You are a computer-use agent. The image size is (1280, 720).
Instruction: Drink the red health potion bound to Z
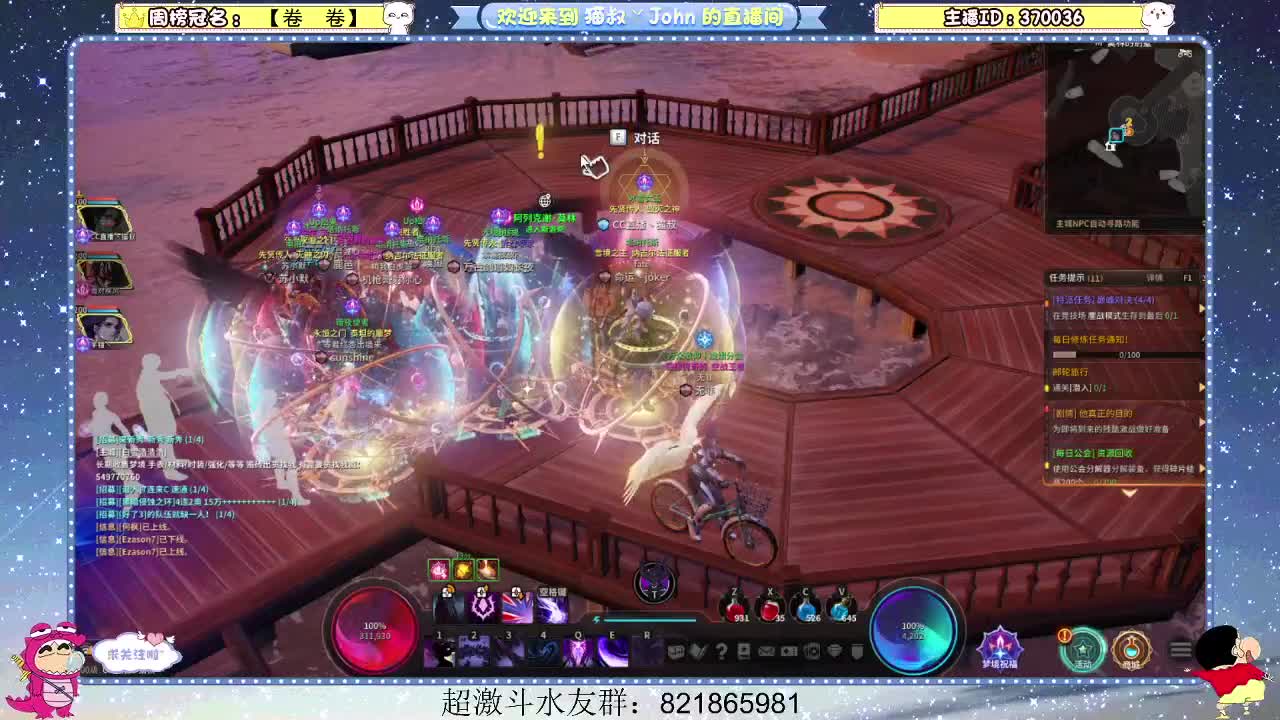(735, 607)
